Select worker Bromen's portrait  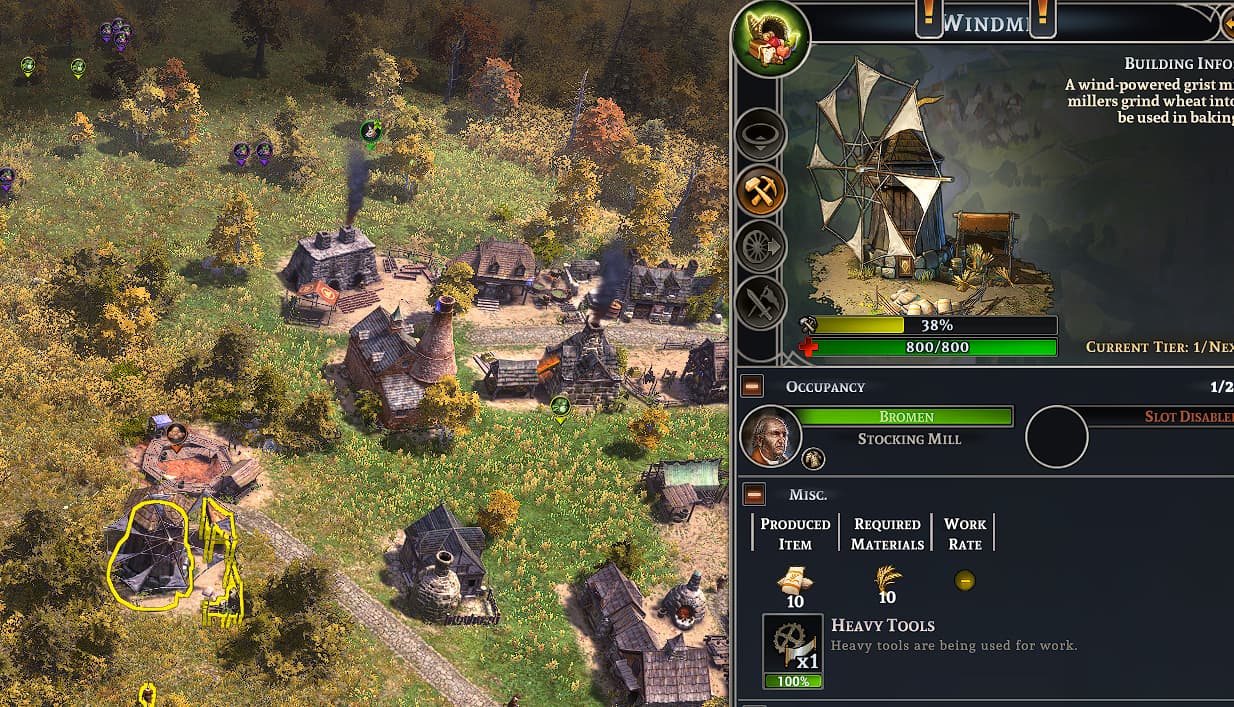(x=770, y=437)
